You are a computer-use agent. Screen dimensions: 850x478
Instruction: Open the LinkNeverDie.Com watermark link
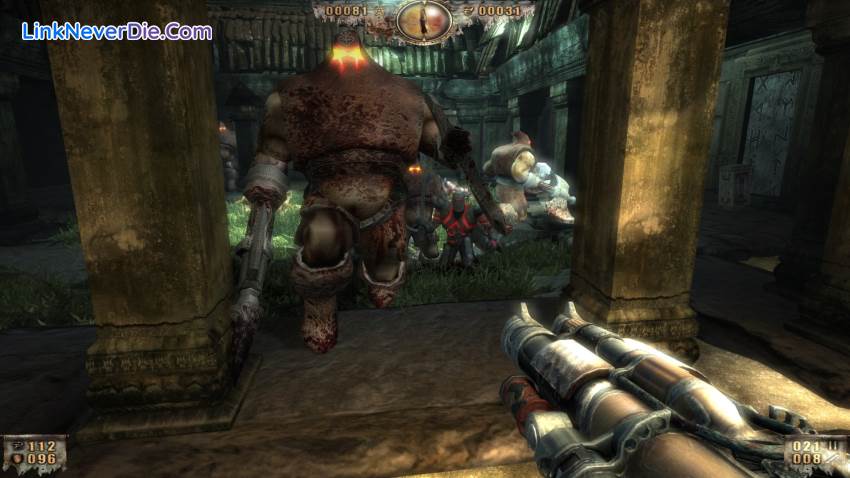[x=116, y=31]
